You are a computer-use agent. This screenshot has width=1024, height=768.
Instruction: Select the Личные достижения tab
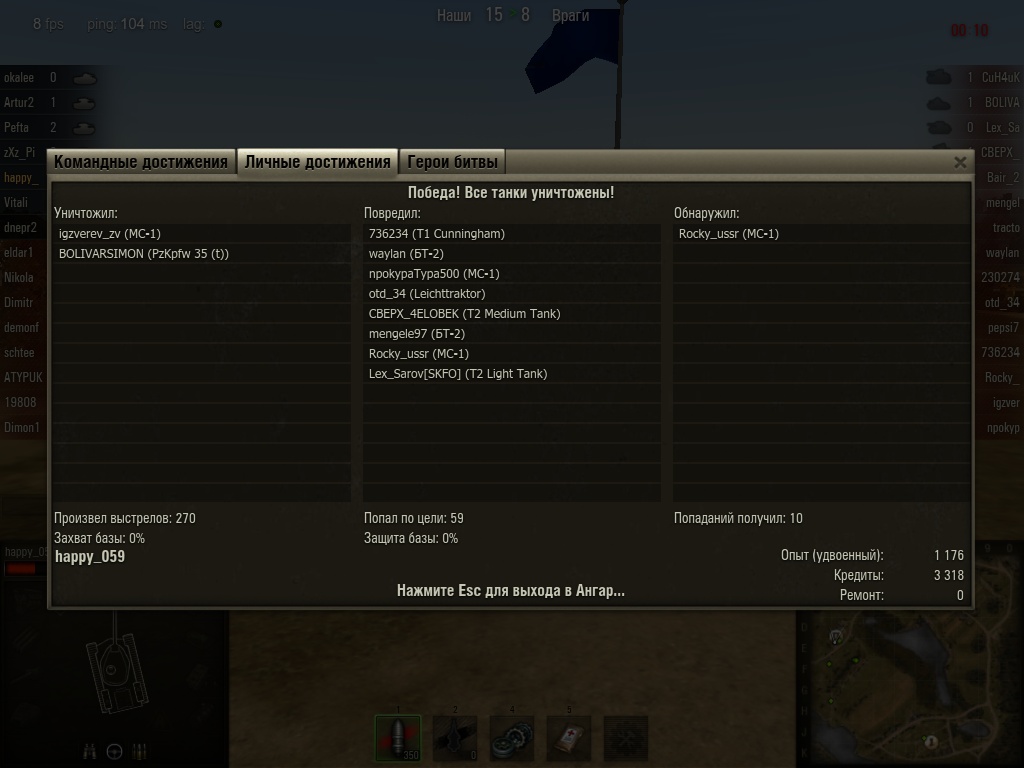coord(317,162)
